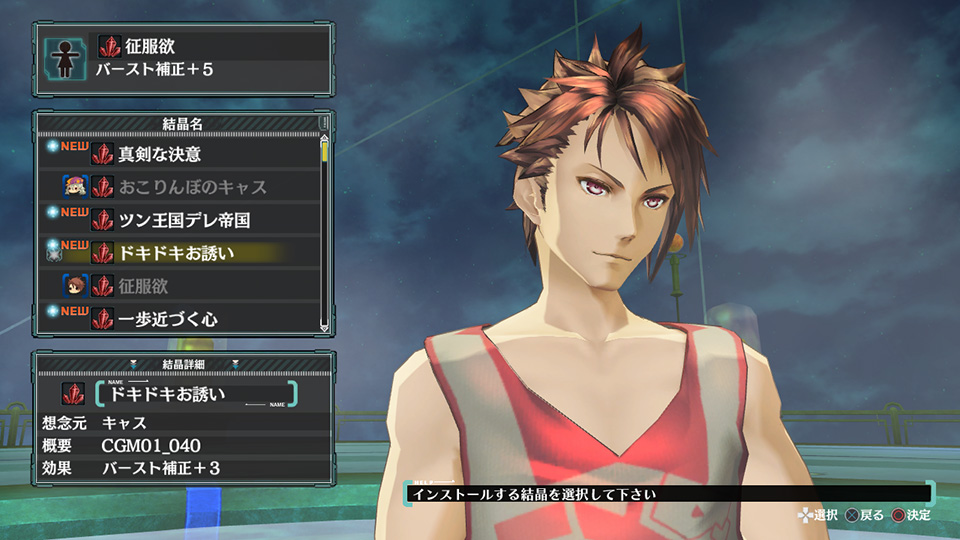Select the 真剣な決意 crystal entry
The width and height of the screenshot is (960, 540).
click(x=160, y=155)
